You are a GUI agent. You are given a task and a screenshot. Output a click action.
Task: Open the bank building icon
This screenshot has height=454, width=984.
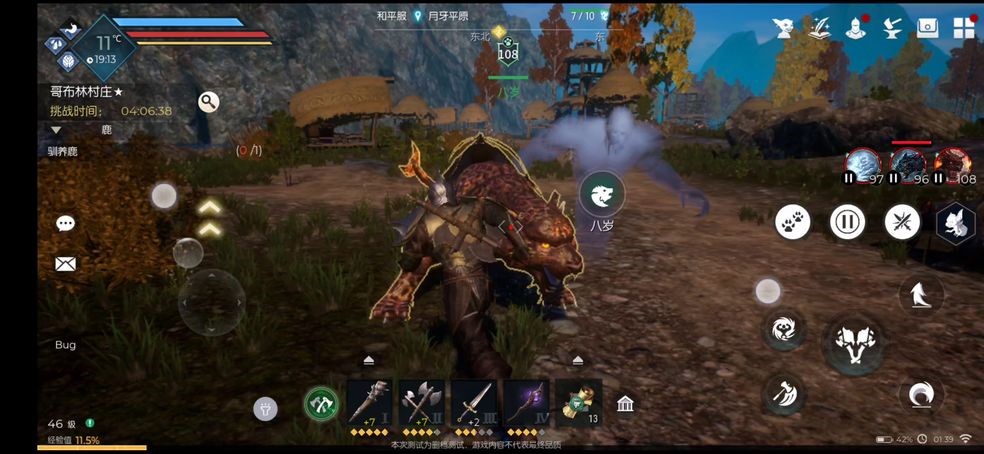[625, 404]
